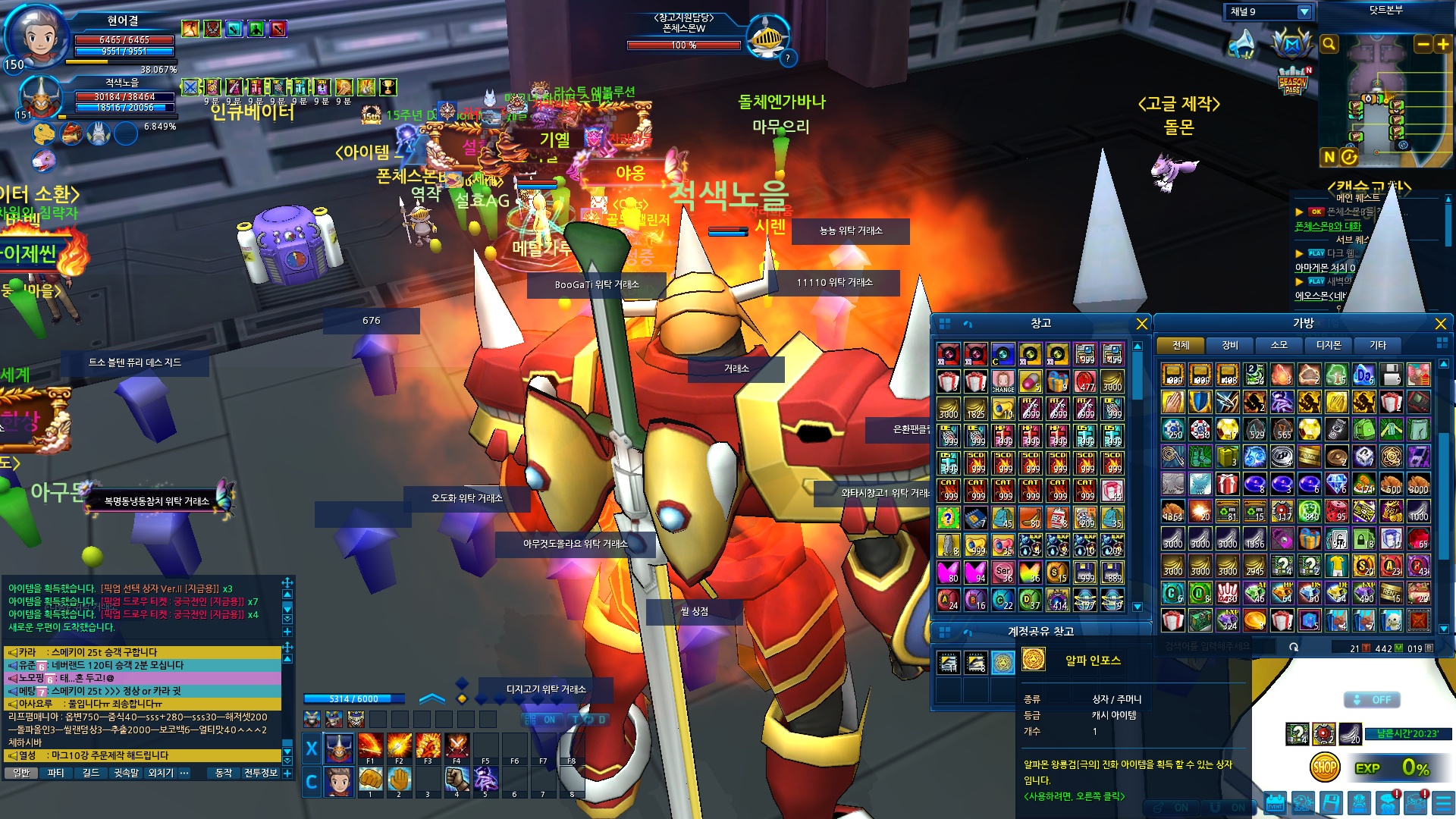The width and height of the screenshot is (1456, 819).
Task: Switch chat to the 길드 tab
Action: point(90,773)
